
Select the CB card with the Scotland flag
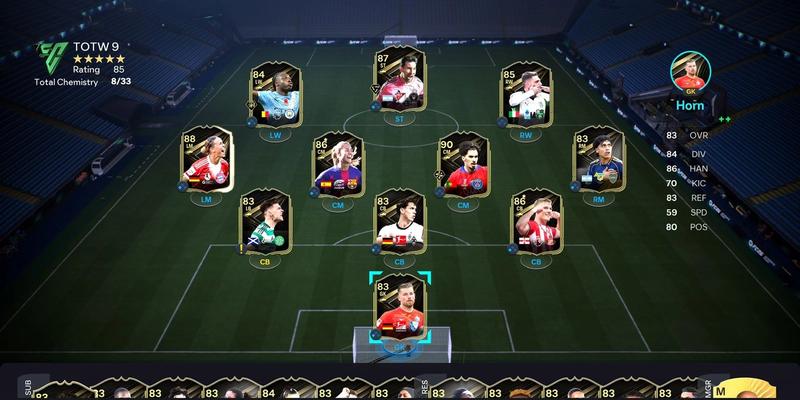(x=263, y=223)
